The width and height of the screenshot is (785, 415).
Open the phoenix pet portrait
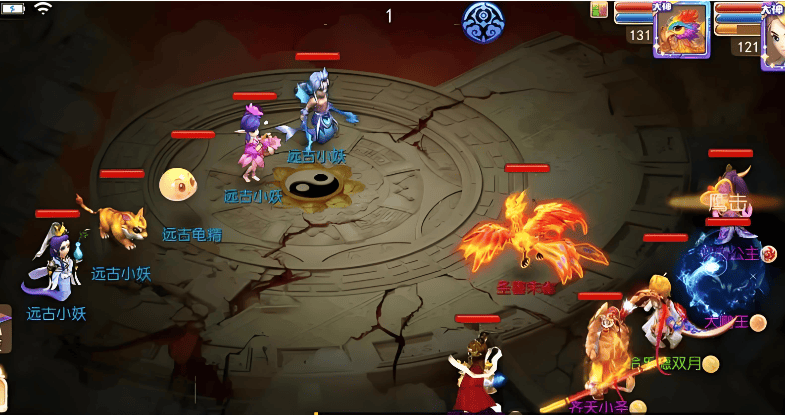[681, 30]
